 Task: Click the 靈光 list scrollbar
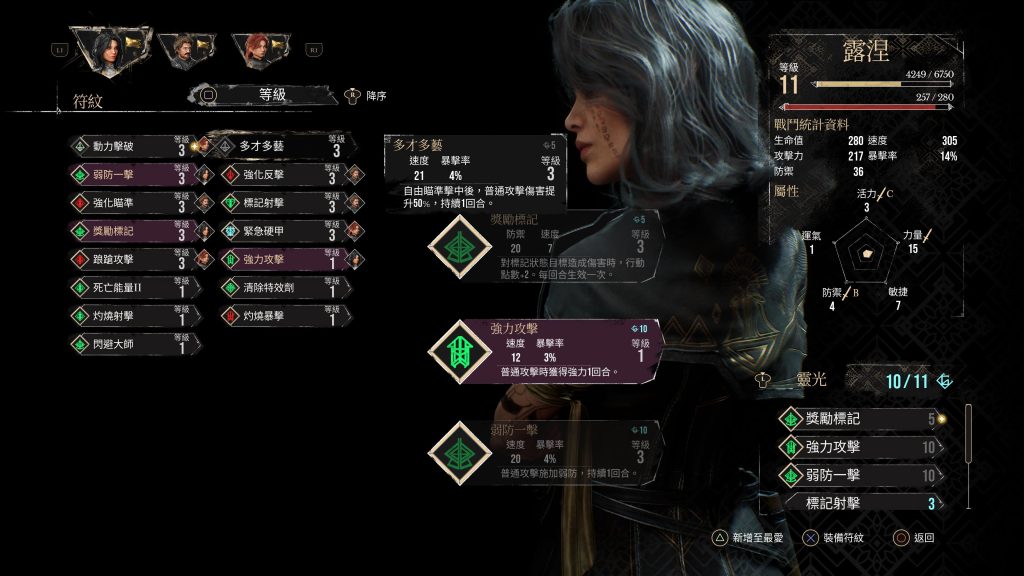(x=967, y=432)
